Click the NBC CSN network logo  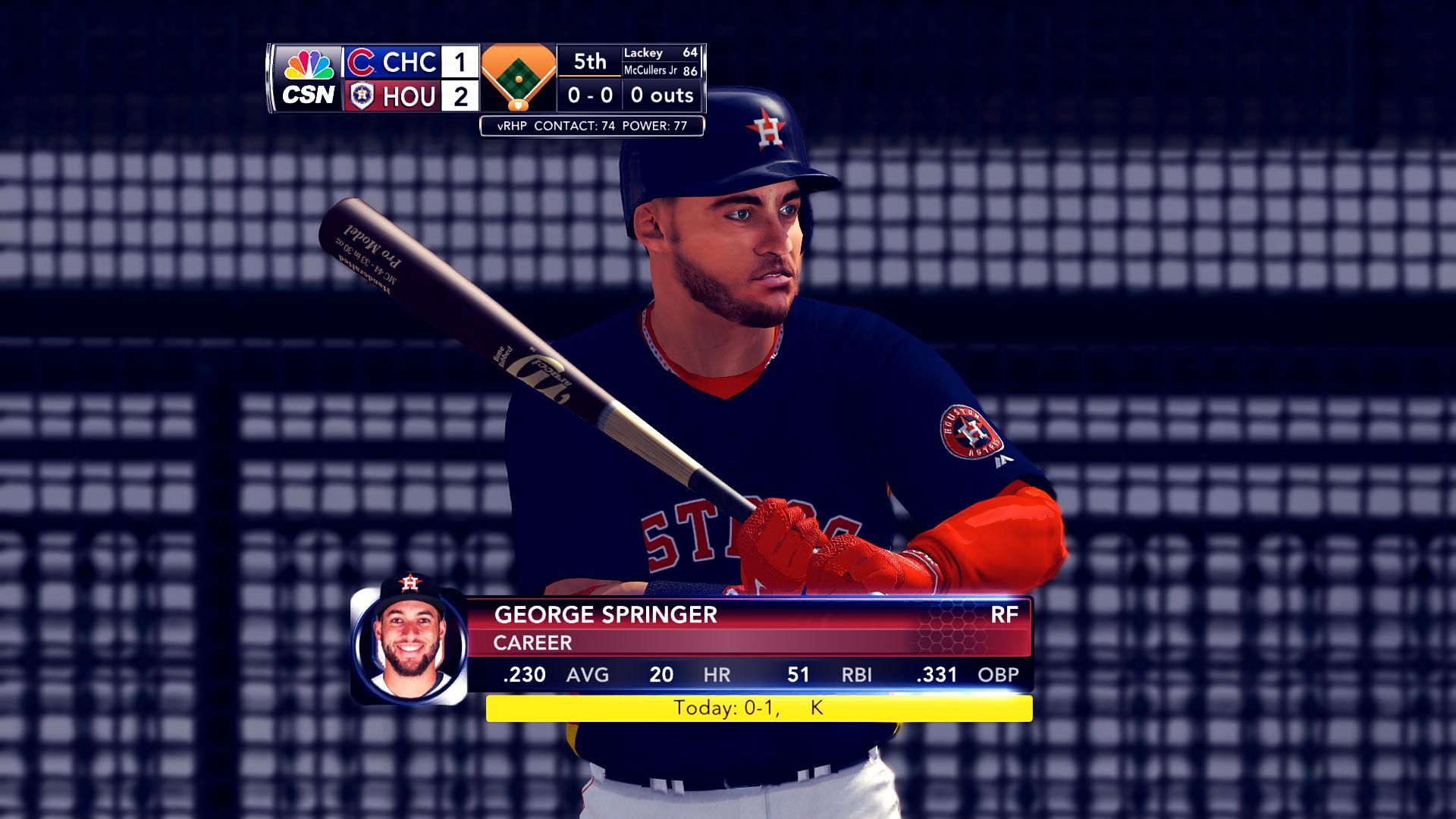pyautogui.click(x=308, y=78)
